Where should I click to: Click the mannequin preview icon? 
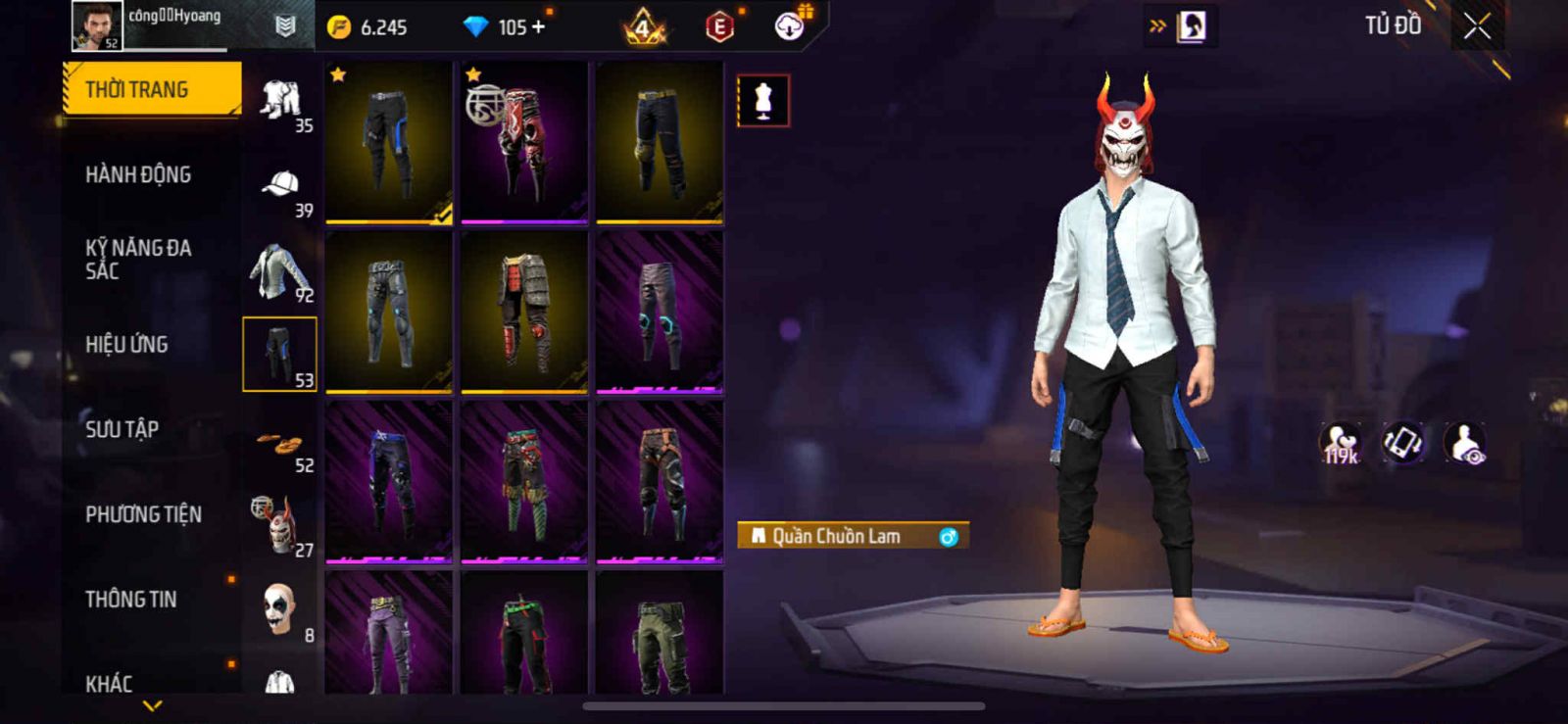[762, 100]
